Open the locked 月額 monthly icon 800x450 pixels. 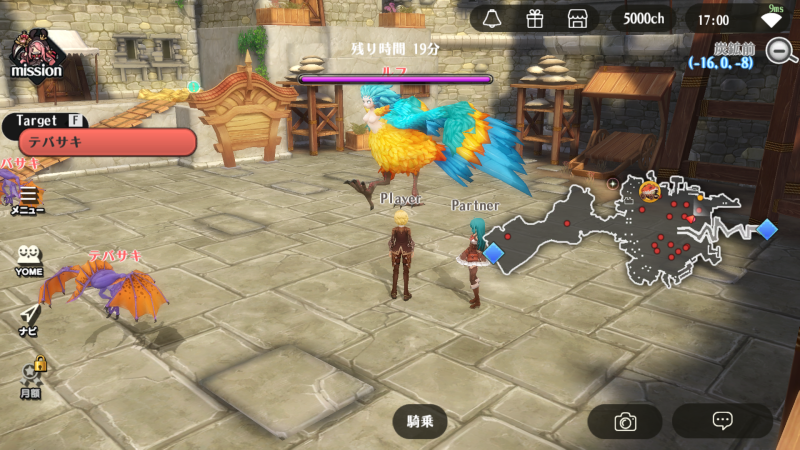[x=31, y=377]
